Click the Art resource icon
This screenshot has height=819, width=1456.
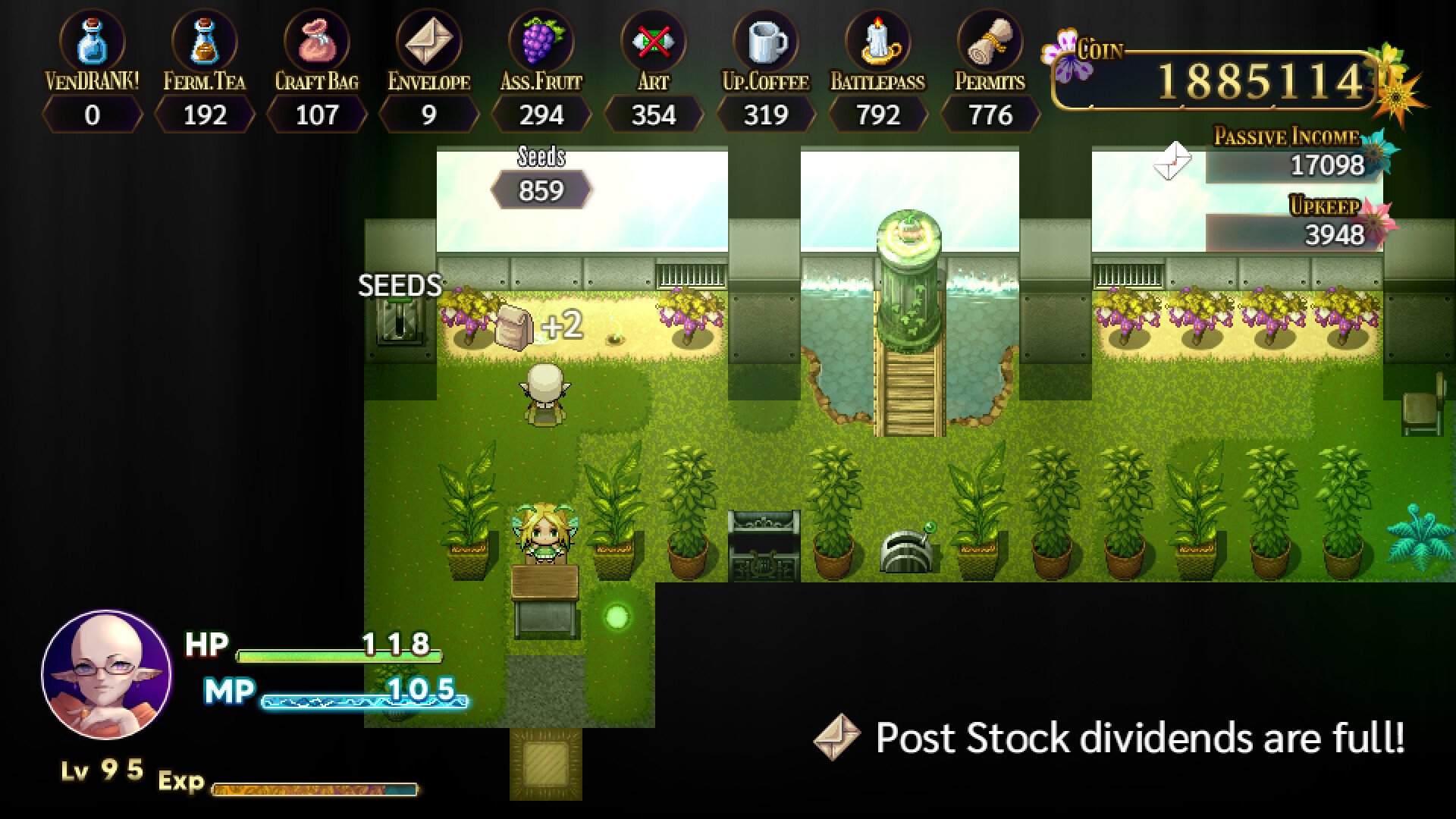click(653, 42)
